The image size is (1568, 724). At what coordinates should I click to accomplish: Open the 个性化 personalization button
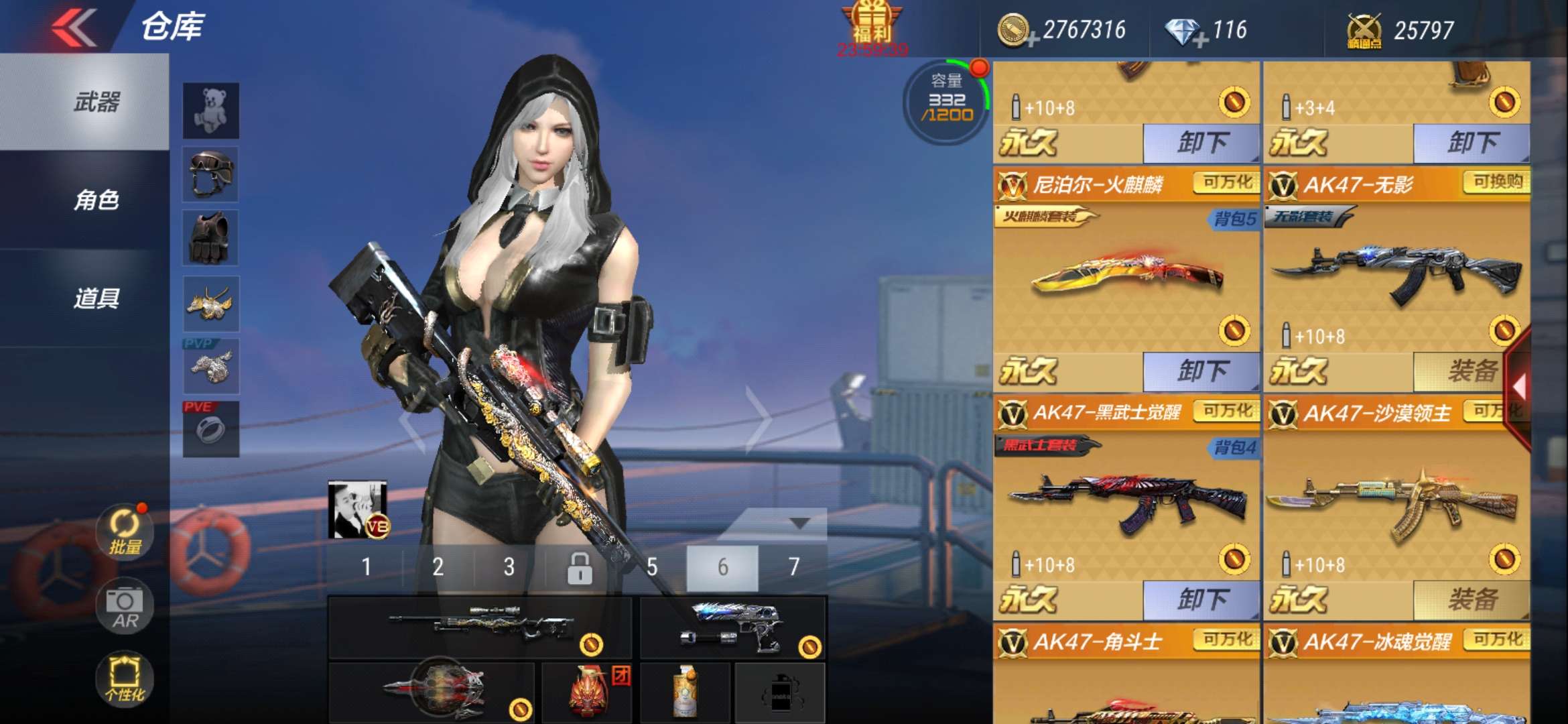point(125,678)
